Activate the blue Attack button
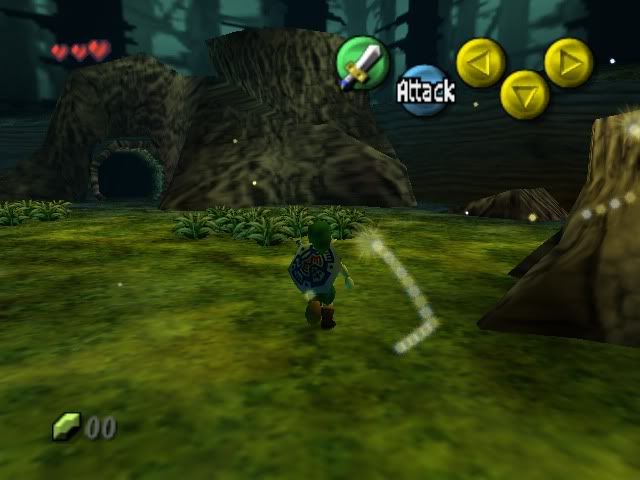Image resolution: width=640 pixels, height=480 pixels. [424, 90]
